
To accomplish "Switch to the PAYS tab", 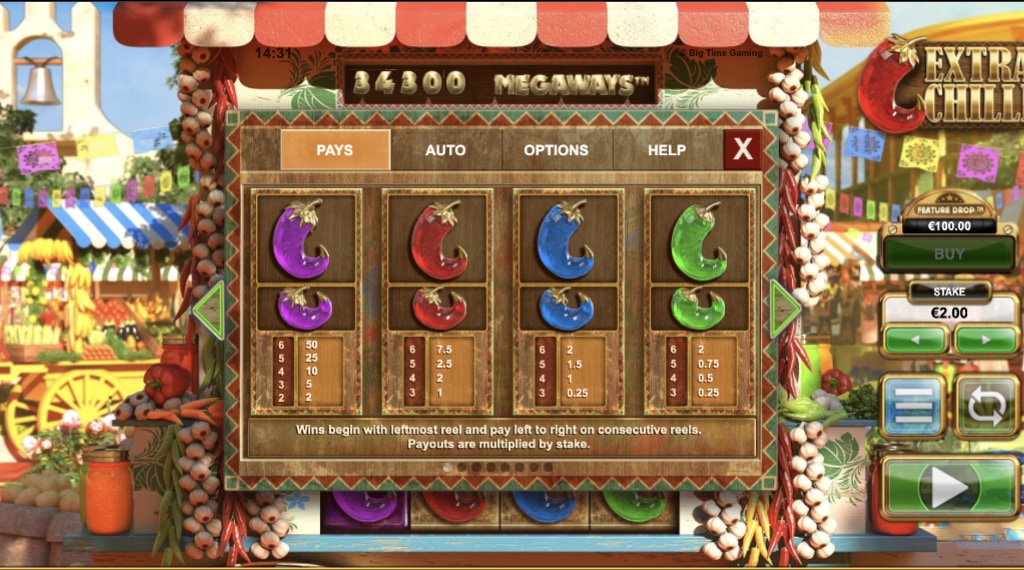I will click(335, 150).
